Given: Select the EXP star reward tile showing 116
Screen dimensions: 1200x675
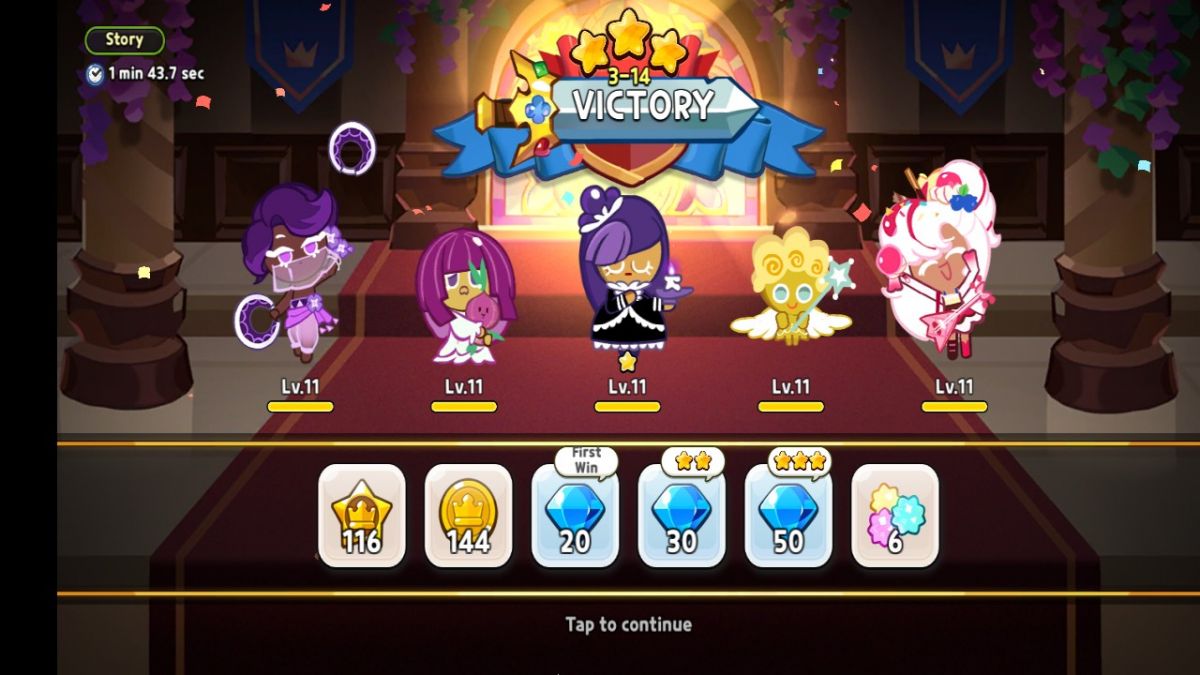Looking at the screenshot, I should coord(362,516).
